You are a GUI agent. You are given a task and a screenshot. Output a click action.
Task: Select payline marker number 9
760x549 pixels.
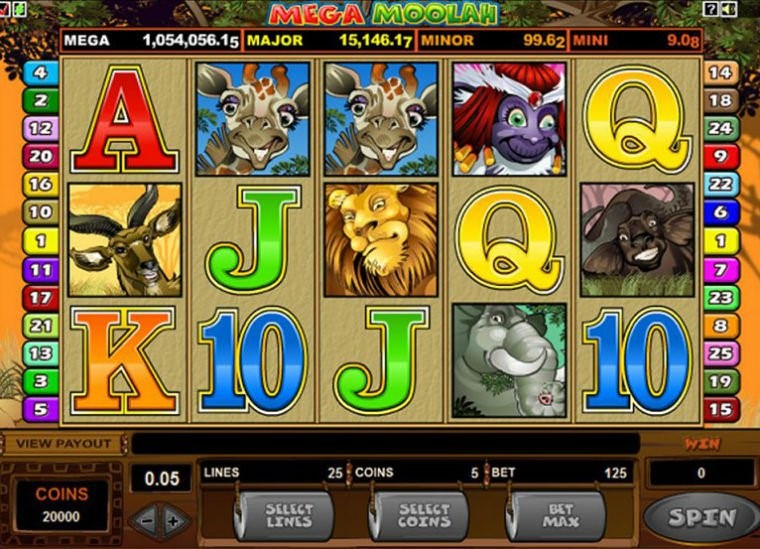tap(720, 156)
